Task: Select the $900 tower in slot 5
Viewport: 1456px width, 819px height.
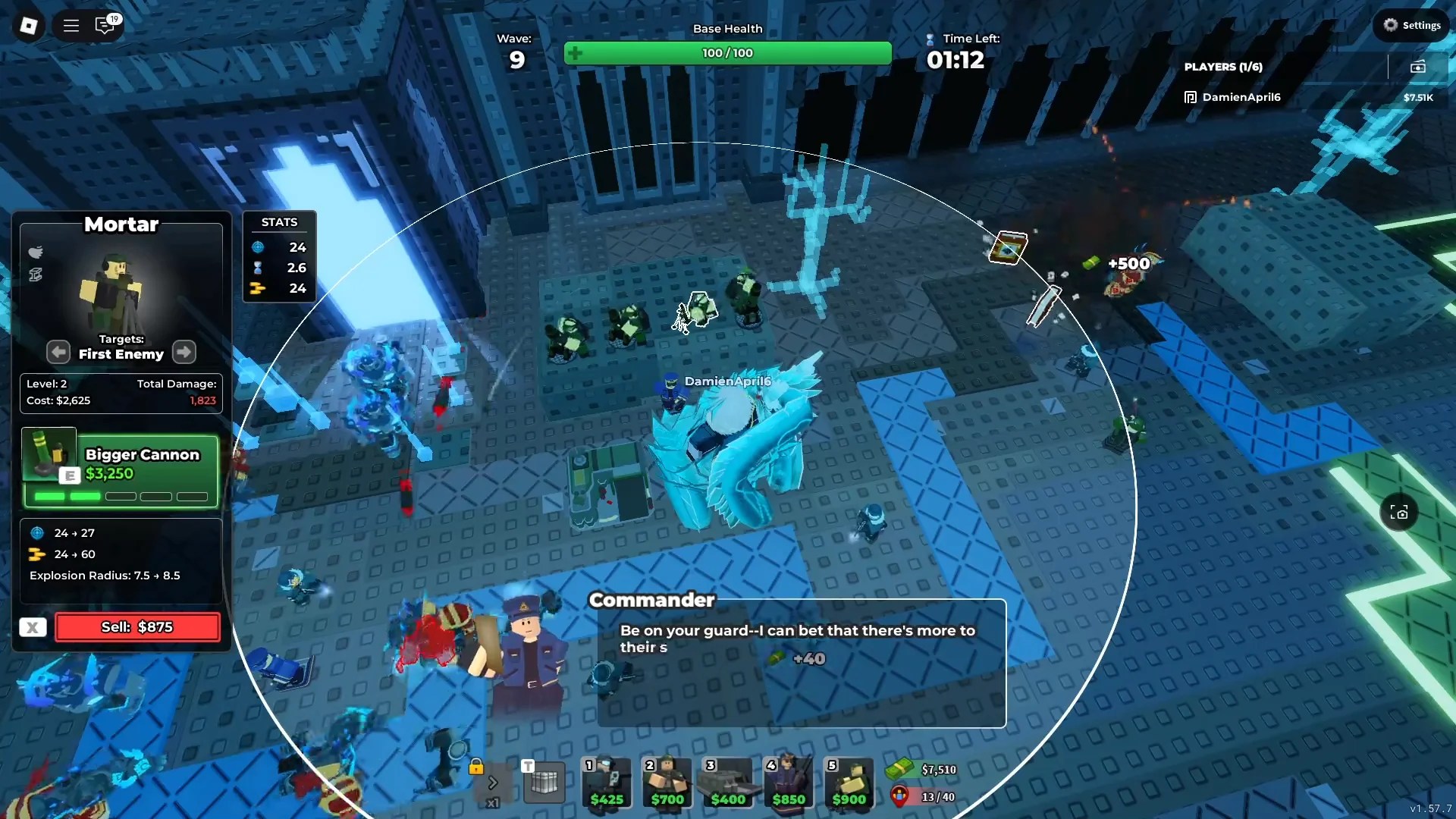Action: tap(849, 783)
